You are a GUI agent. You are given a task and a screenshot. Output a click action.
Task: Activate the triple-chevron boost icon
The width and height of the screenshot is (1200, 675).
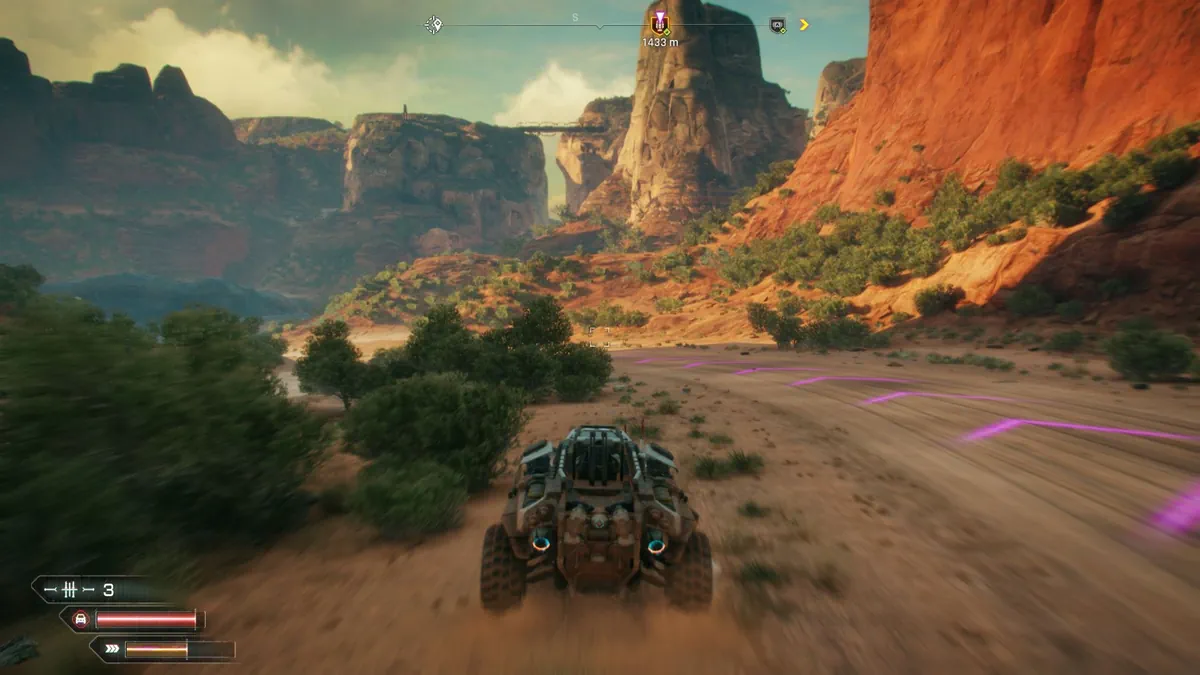110,650
